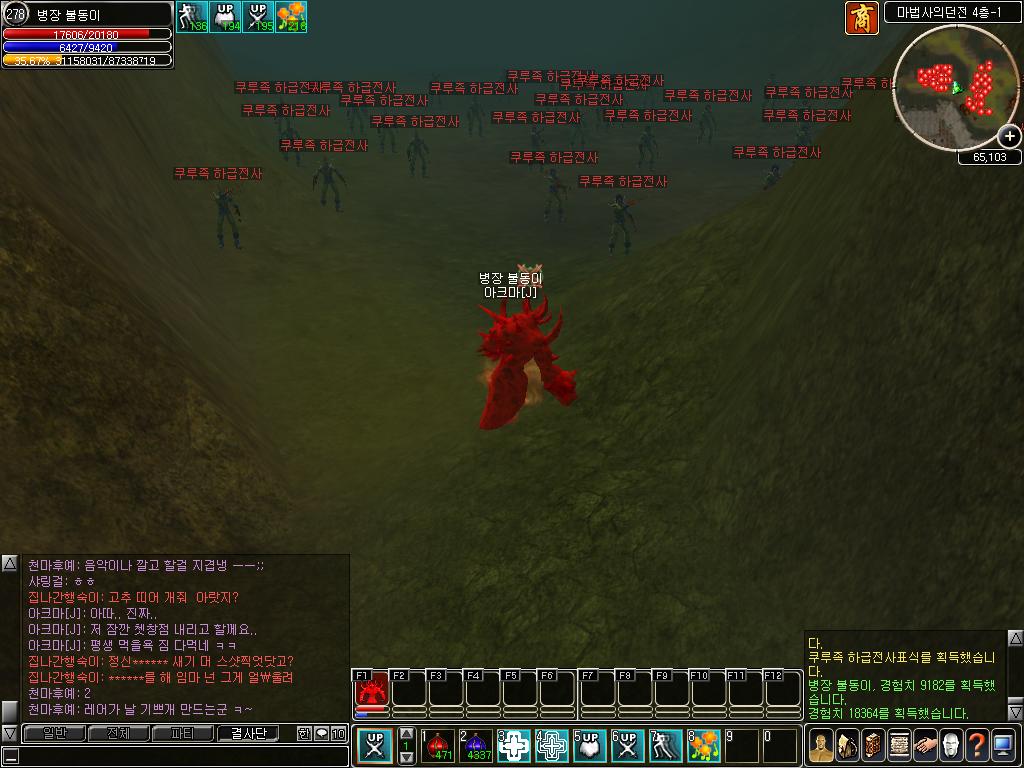Open the red question mark help
1024x768 pixels.
976,745
